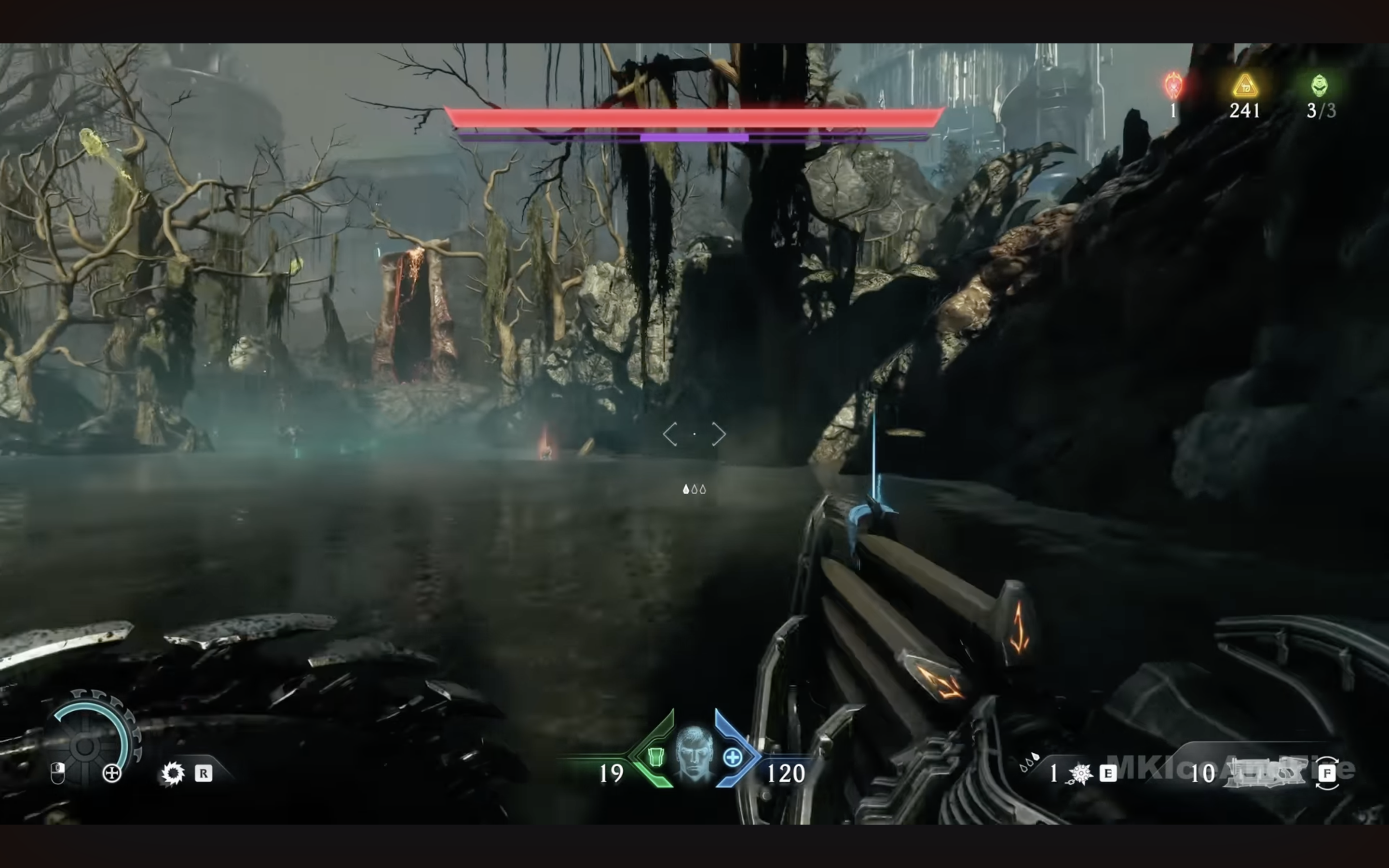Click the blue health cross icon
The image size is (1389, 868).
tap(733, 758)
